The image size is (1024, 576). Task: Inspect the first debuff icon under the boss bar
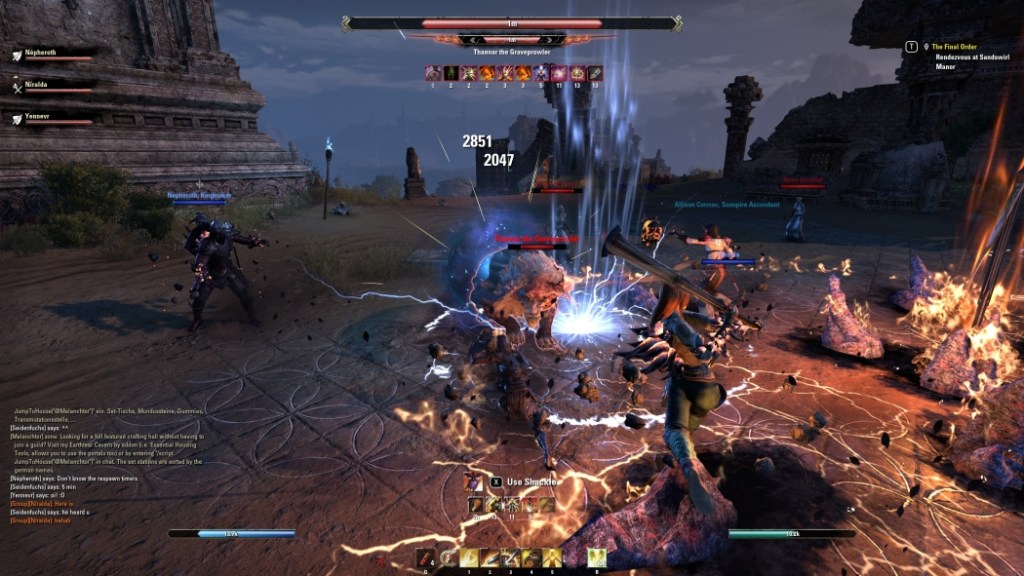tap(433, 73)
